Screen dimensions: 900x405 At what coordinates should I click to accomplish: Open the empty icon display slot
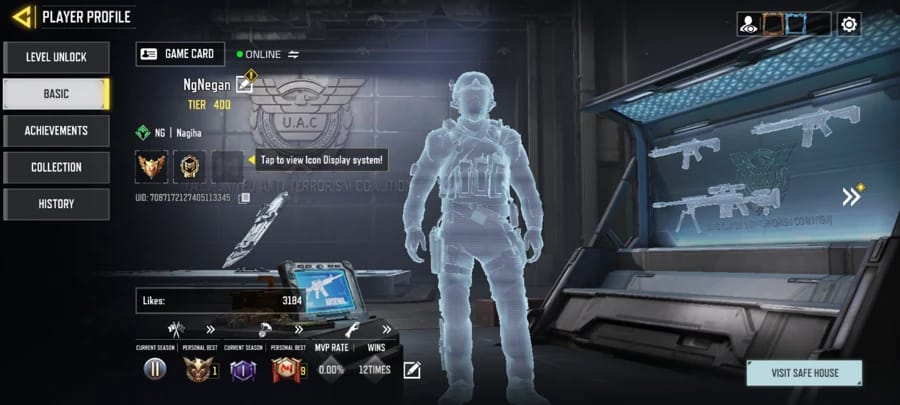(227, 165)
